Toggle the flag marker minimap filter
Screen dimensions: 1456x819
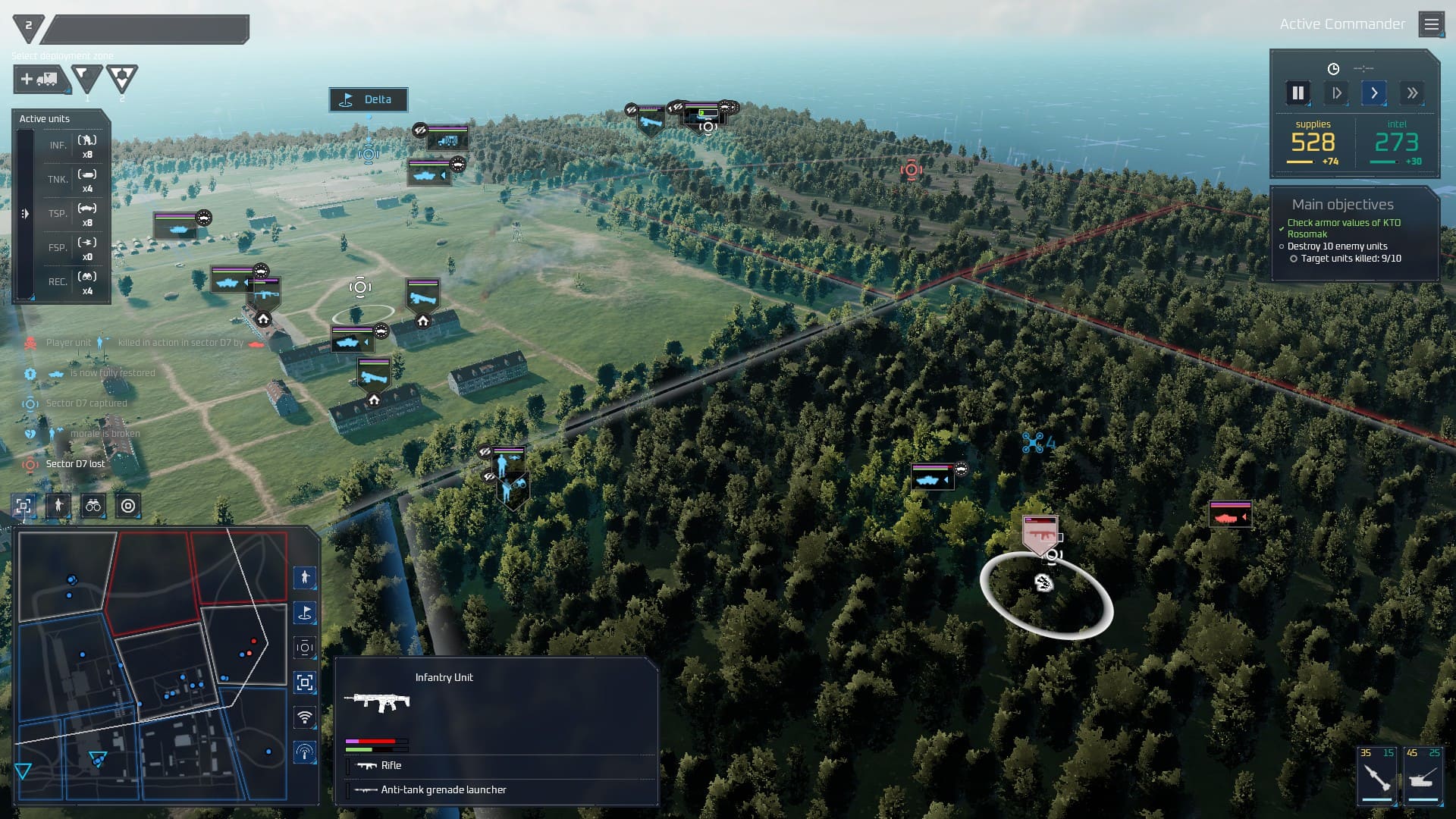pos(305,613)
